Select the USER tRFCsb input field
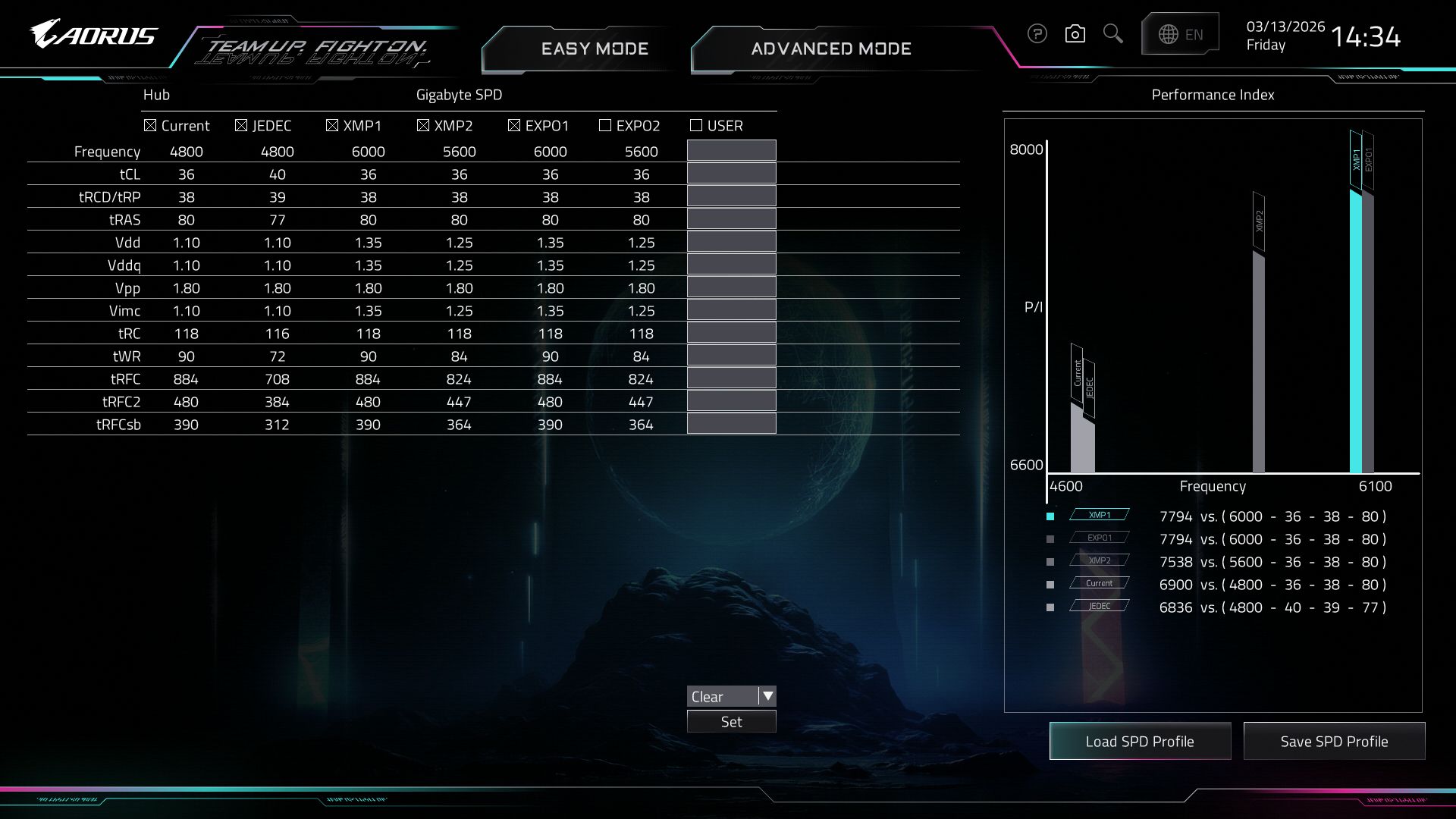Viewport: 1456px width, 819px height. coord(731,424)
